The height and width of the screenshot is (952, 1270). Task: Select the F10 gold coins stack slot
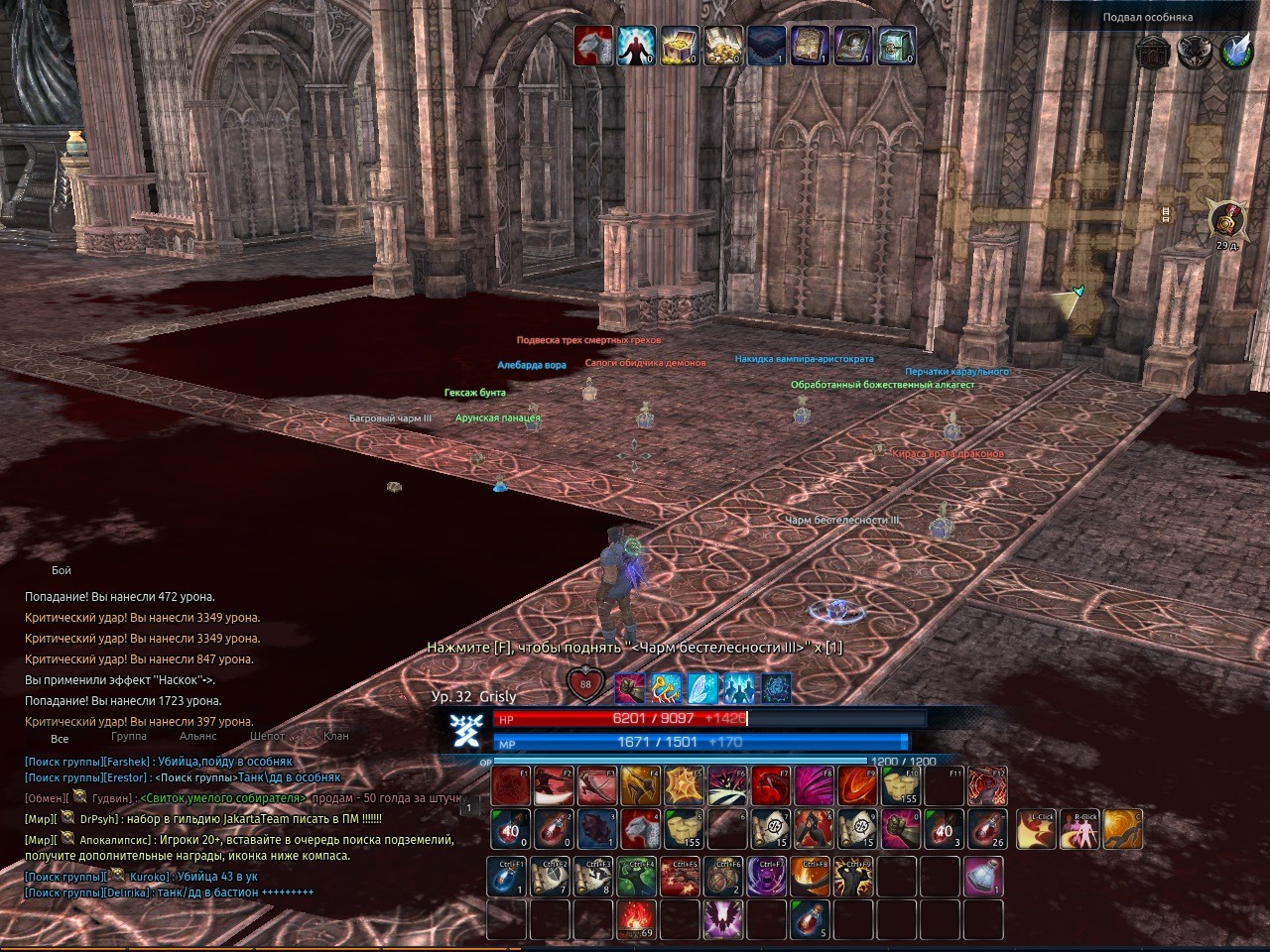pyautogui.click(x=900, y=786)
